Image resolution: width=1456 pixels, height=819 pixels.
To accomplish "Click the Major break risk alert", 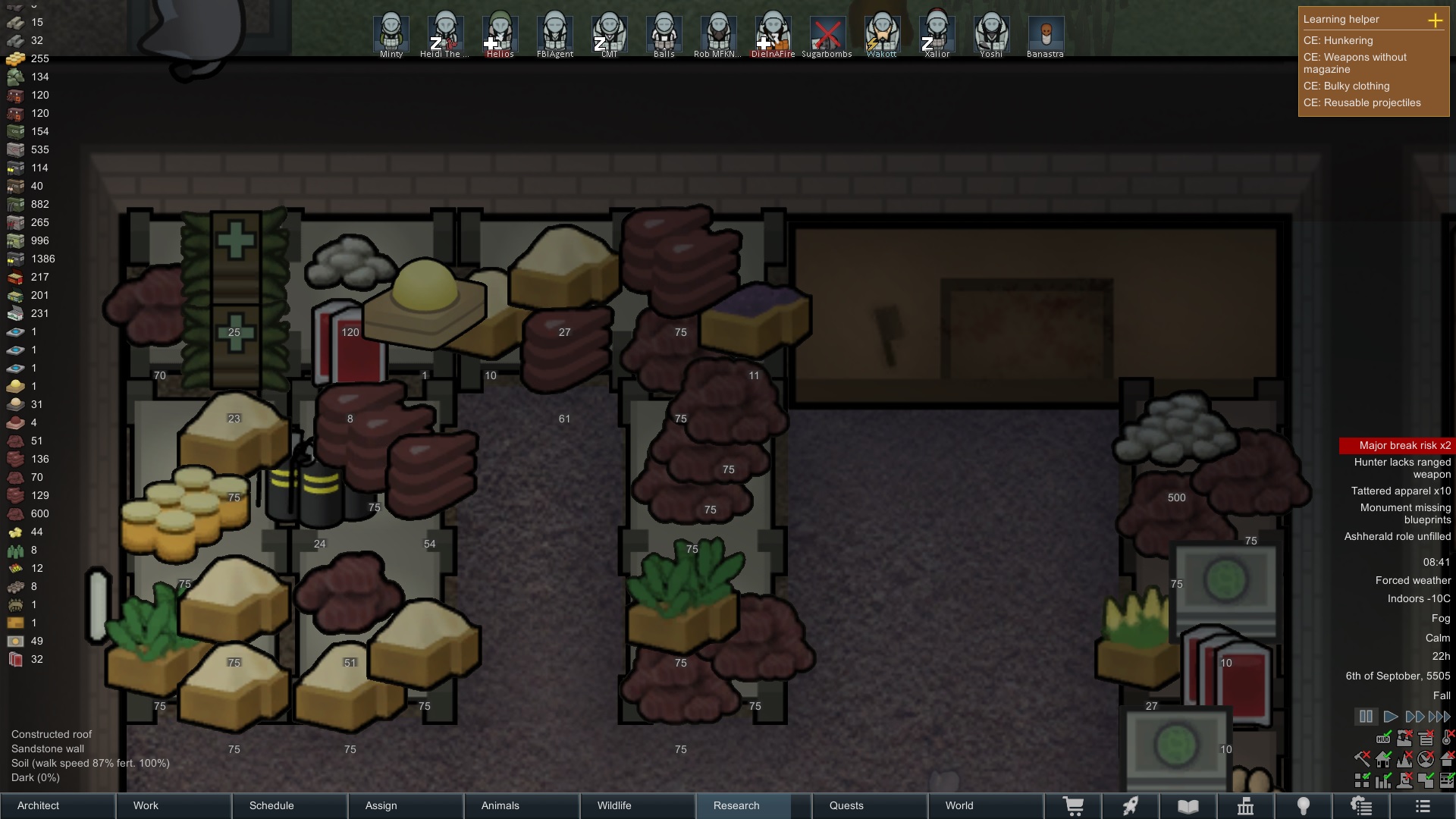I will pyautogui.click(x=1397, y=445).
